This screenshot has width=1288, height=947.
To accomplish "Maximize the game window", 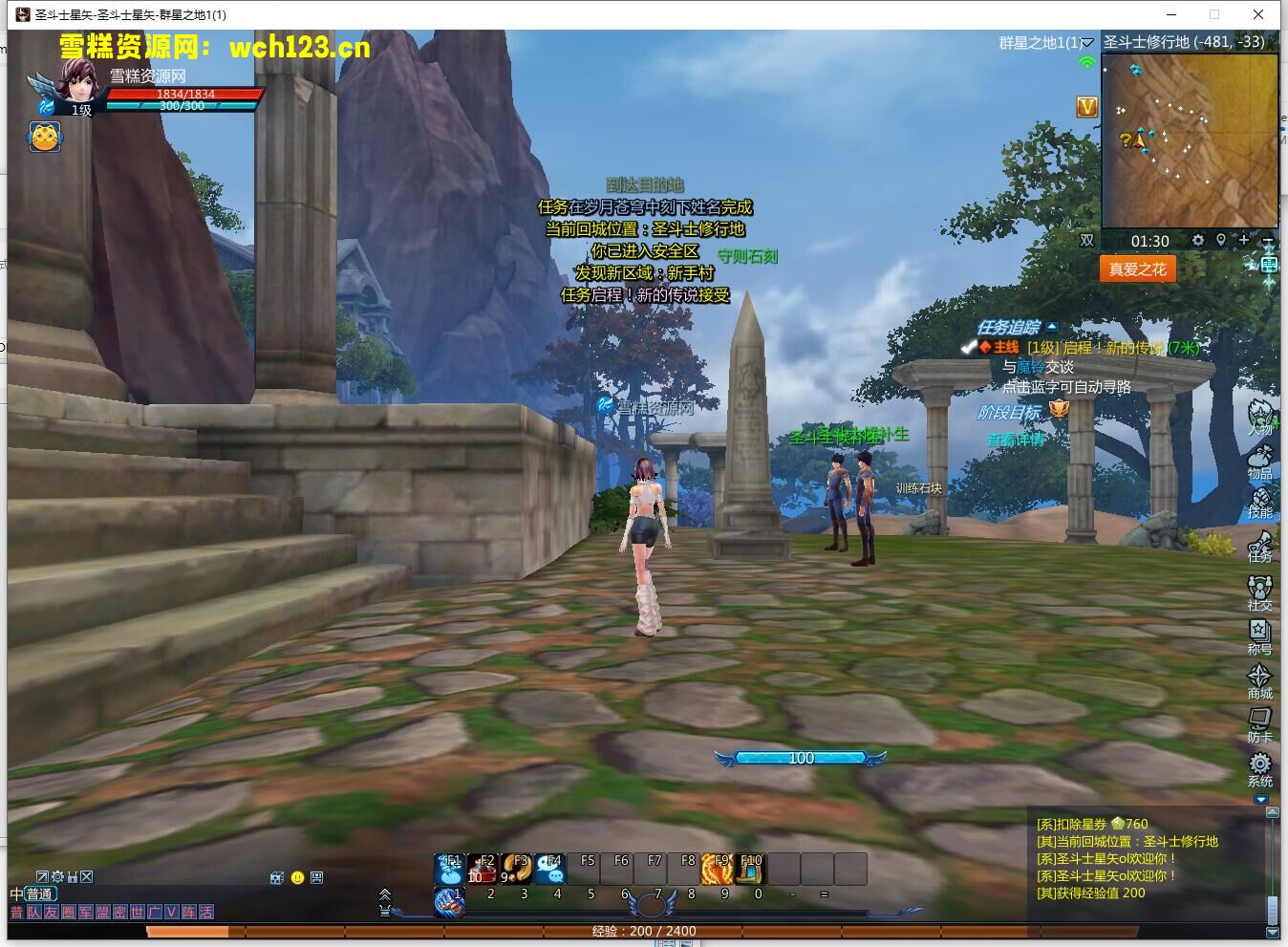I will coord(1214,14).
